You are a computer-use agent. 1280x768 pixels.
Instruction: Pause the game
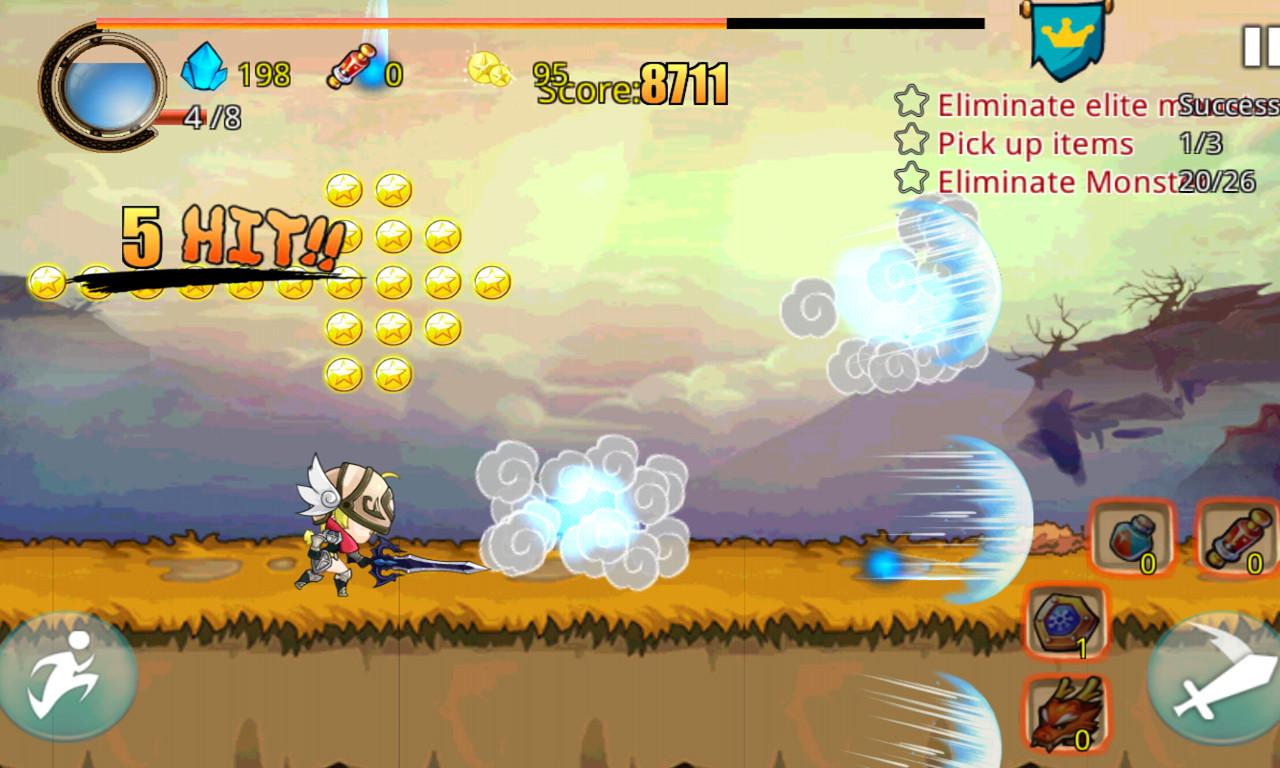1257,46
